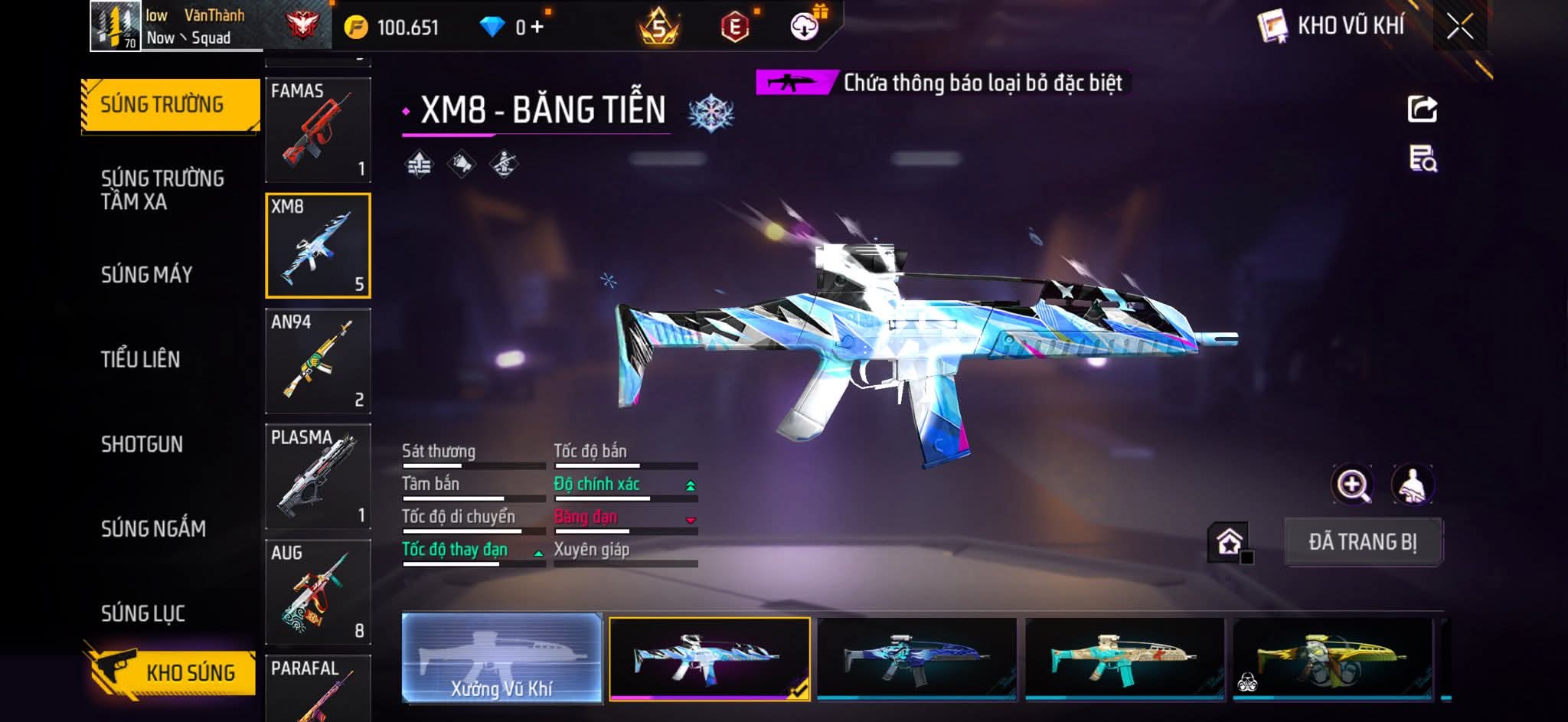Close the weapon armory screen
Screen dimensions: 1568x722
coord(1459,27)
